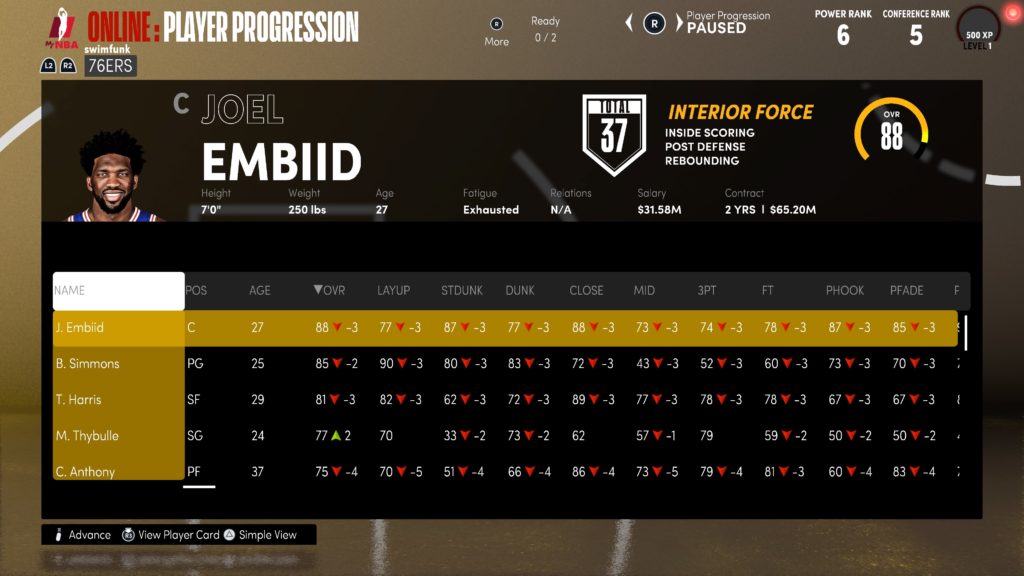Sort by the MID range column
The width and height of the screenshot is (1024, 576).
[645, 291]
